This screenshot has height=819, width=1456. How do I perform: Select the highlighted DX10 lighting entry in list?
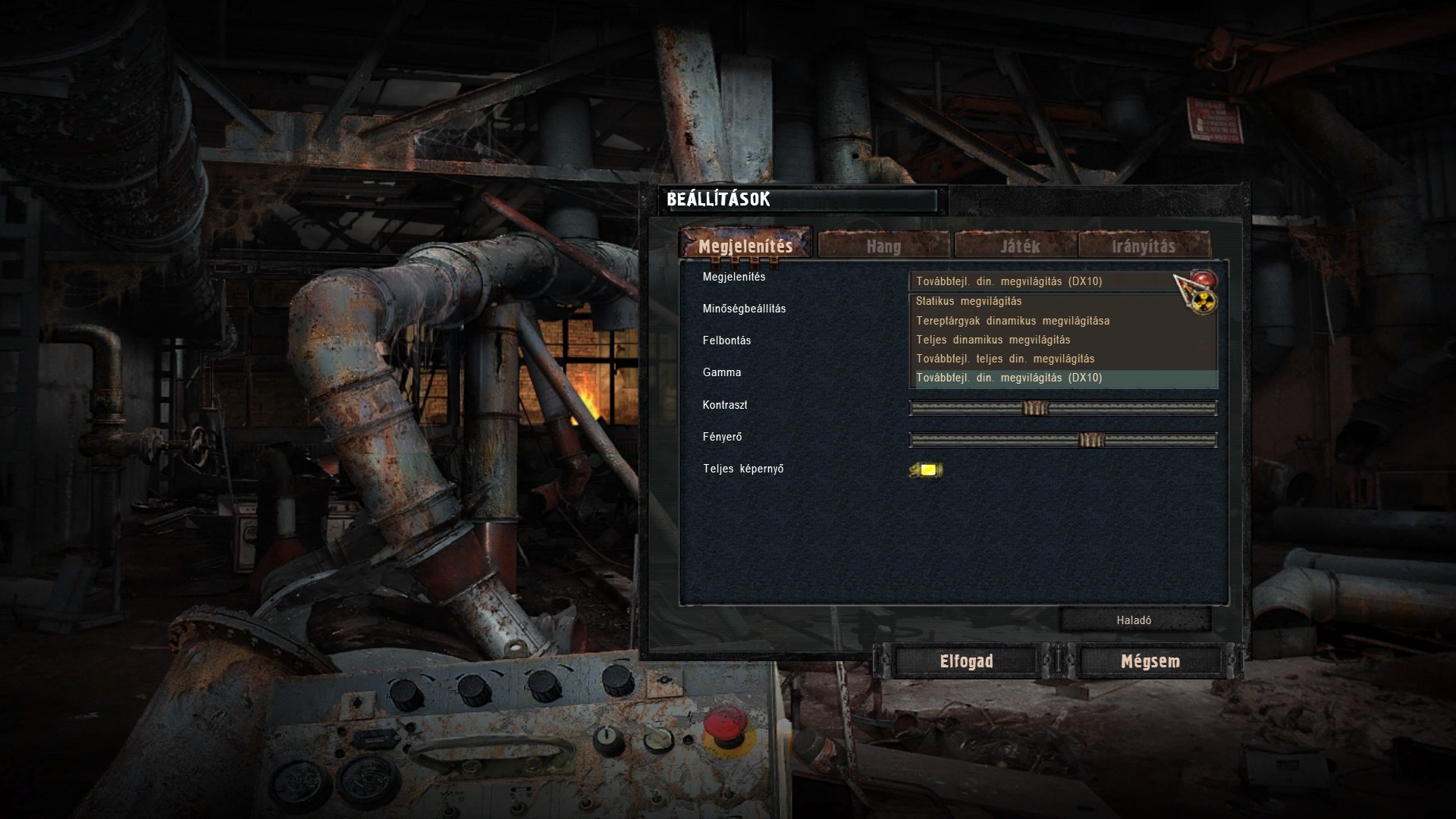click(1009, 378)
